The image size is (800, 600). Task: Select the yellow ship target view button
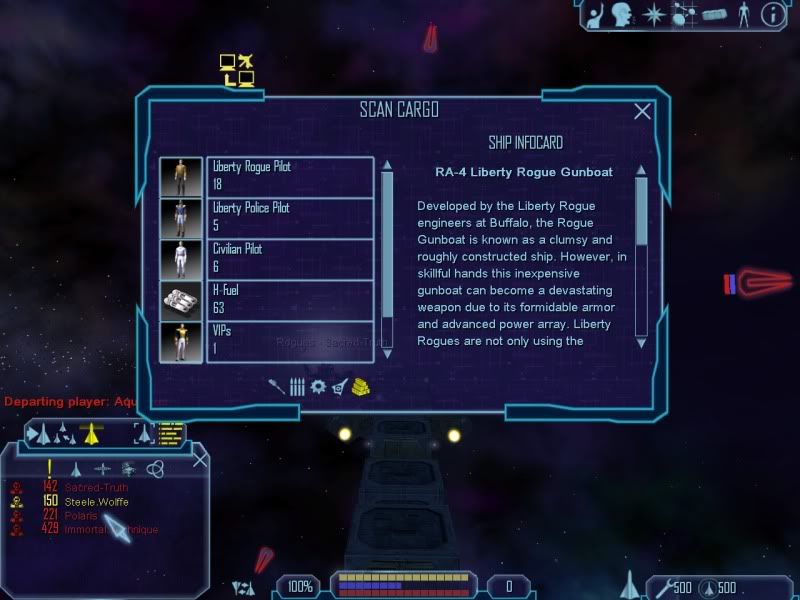pos(92,433)
